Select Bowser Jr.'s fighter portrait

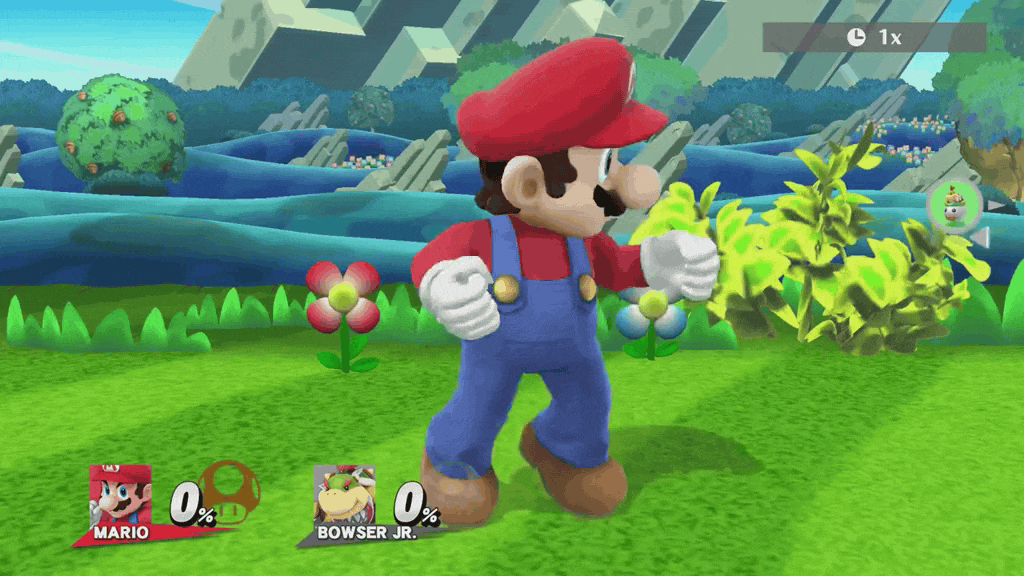point(343,495)
